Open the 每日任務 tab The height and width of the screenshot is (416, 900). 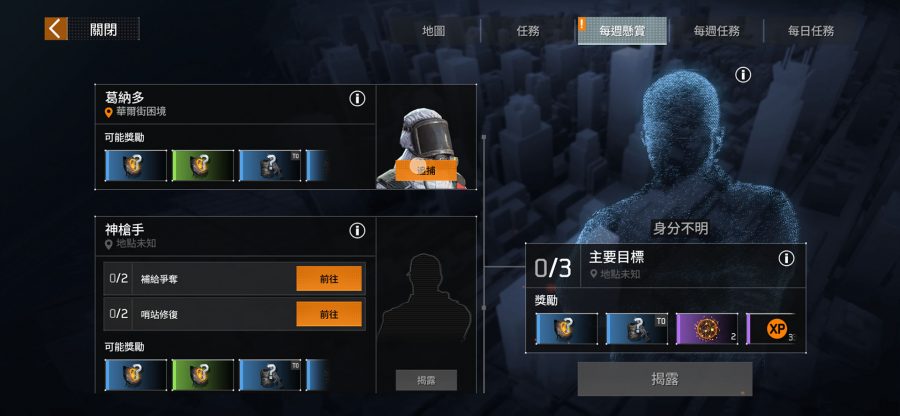click(x=810, y=31)
